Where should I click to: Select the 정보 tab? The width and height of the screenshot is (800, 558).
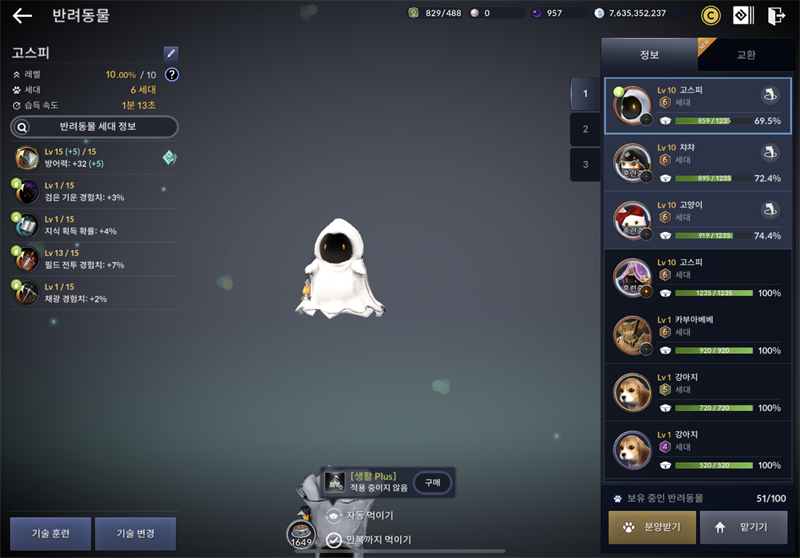(649, 54)
